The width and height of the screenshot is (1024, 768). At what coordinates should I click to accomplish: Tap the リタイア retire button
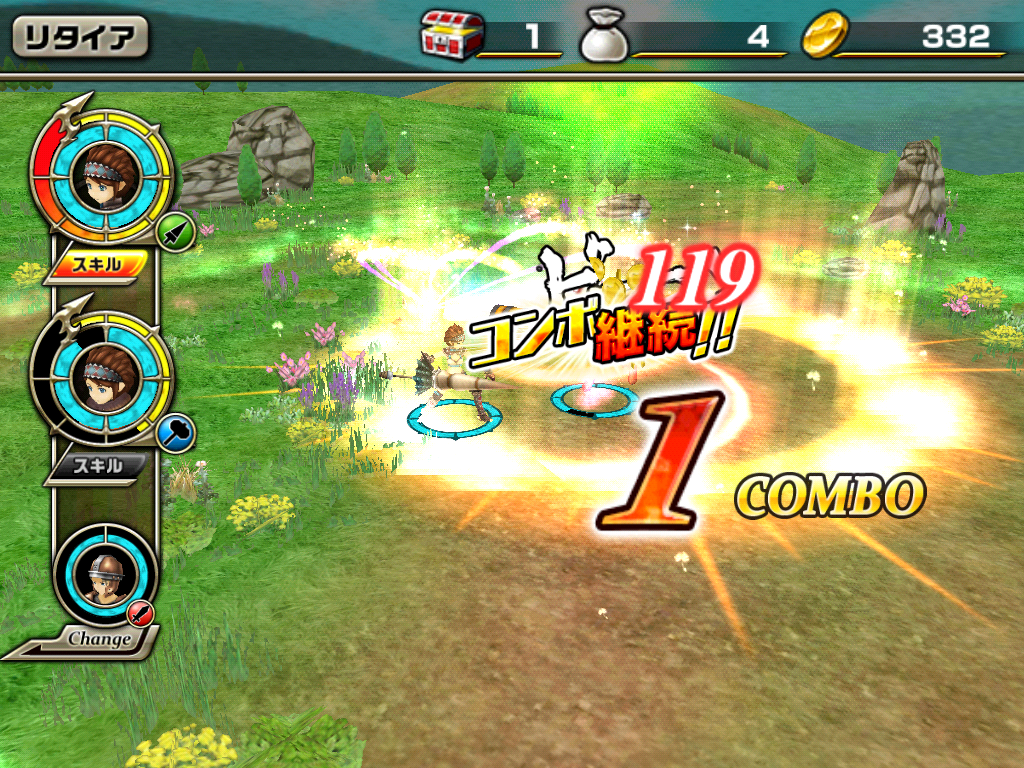[80, 38]
